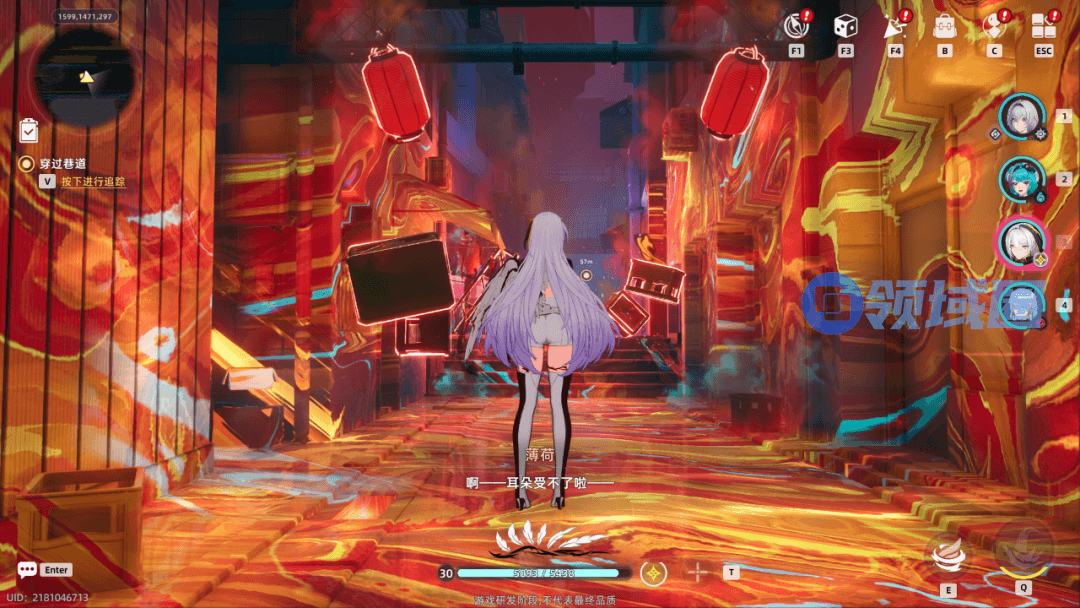The height and width of the screenshot is (608, 1080).
Task: Click the gold star emblem beside the health bar
Action: click(x=654, y=573)
